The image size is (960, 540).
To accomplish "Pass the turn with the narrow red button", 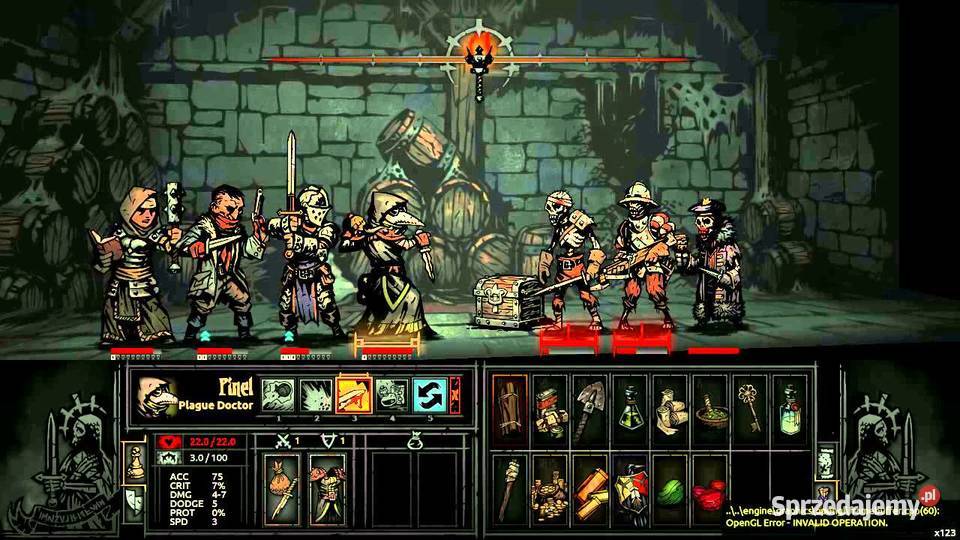I will coord(455,394).
